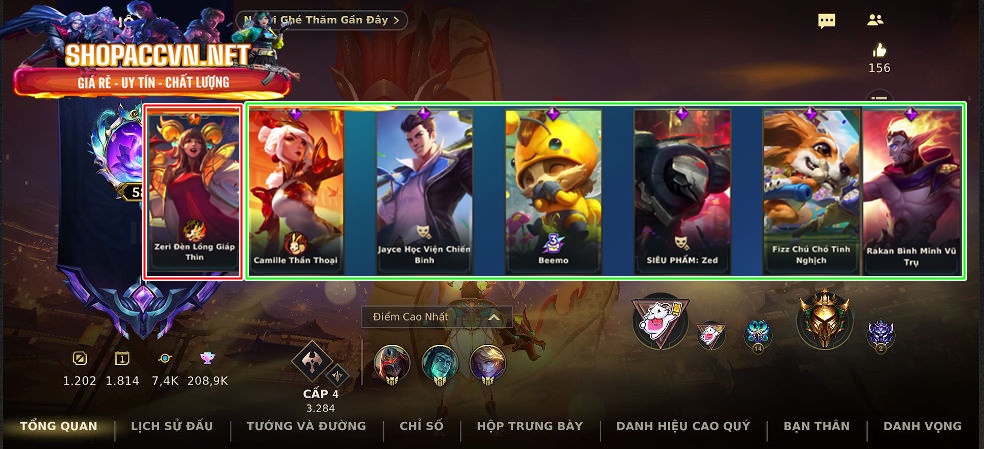Image resolution: width=984 pixels, height=449 pixels.
Task: Select the Zeri Đèn Lồng Giáp Thìn card
Action: coord(194,192)
